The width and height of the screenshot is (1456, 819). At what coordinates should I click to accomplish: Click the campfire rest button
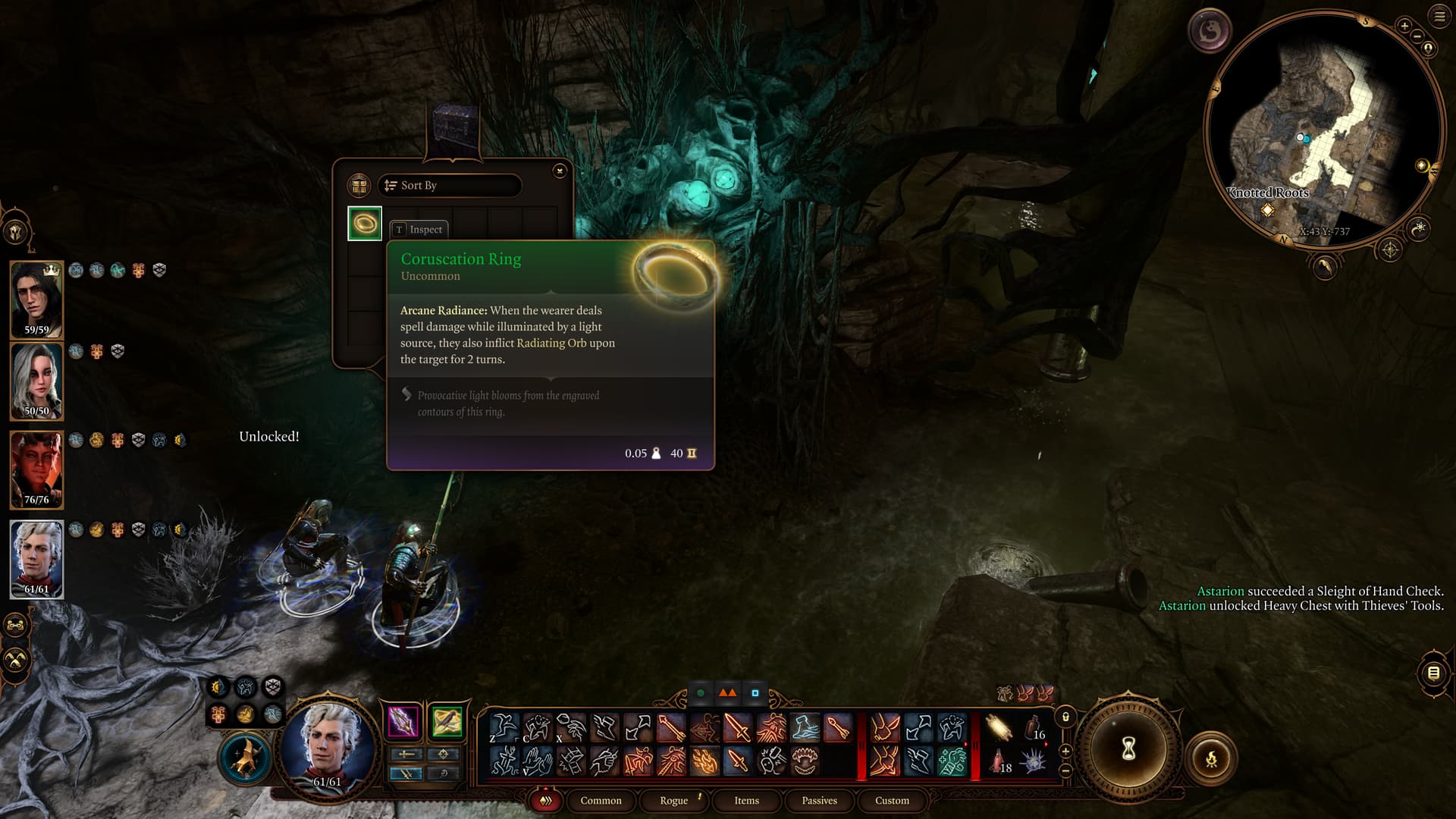pyautogui.click(x=1211, y=758)
